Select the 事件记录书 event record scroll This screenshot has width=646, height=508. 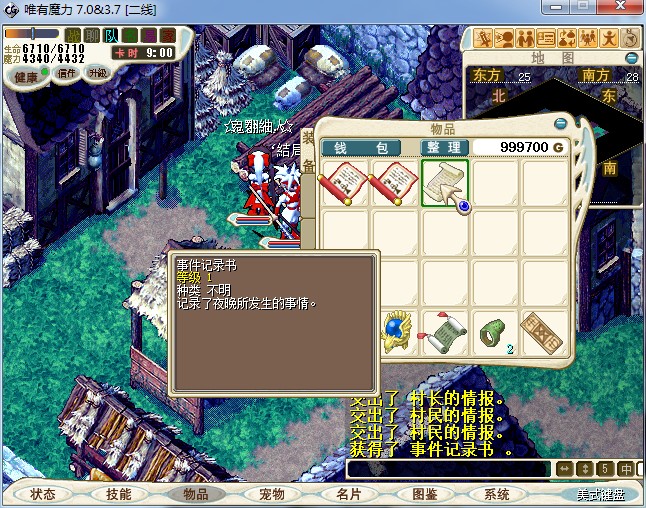pyautogui.click(x=445, y=183)
